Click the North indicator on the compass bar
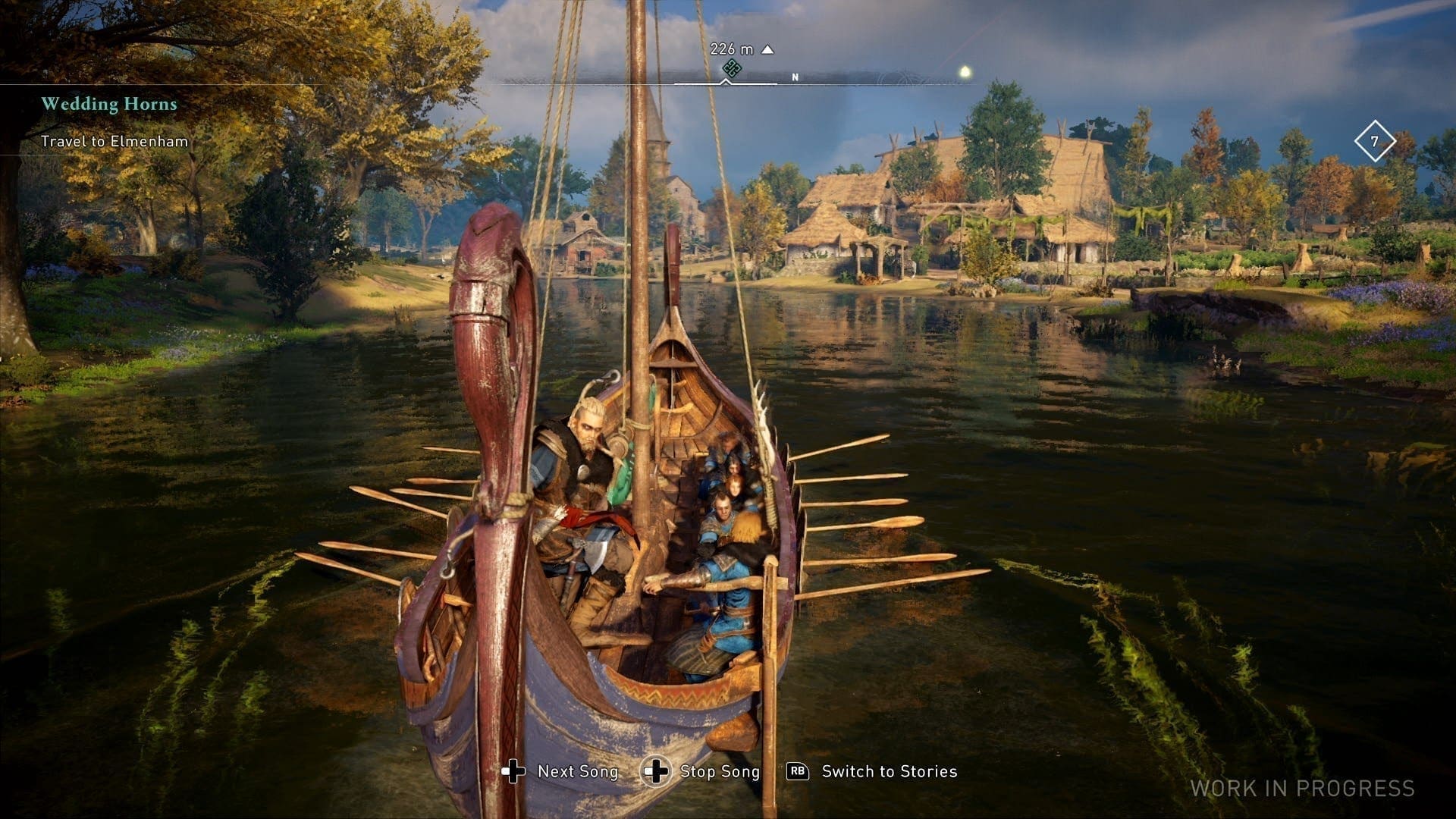The width and height of the screenshot is (1456, 819). tap(795, 77)
